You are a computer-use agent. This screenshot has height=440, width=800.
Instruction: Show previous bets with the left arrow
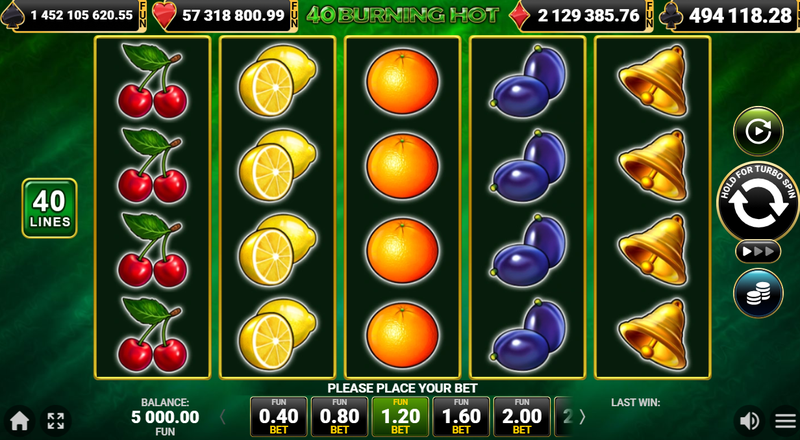[x=222, y=416]
